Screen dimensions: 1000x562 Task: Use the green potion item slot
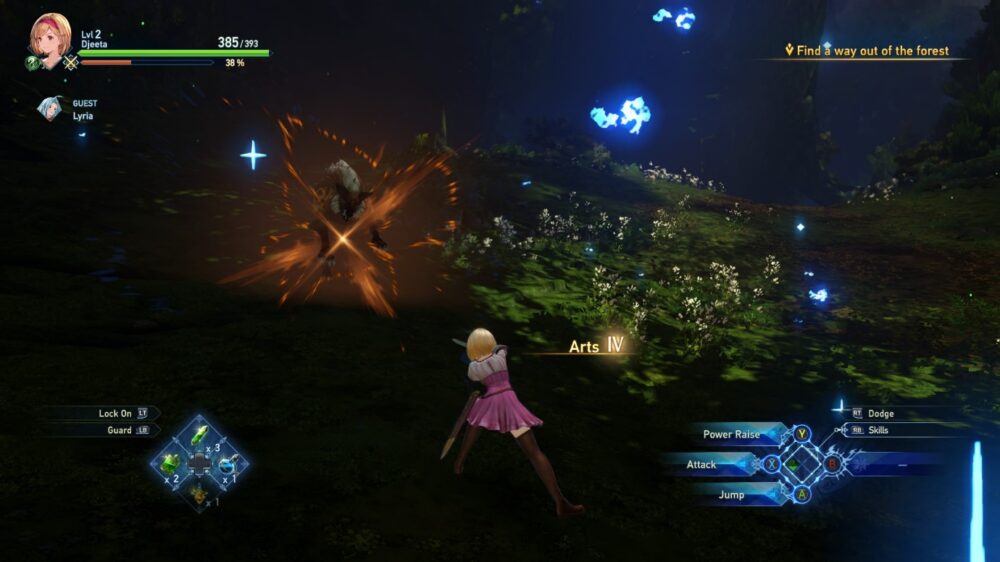[171, 463]
